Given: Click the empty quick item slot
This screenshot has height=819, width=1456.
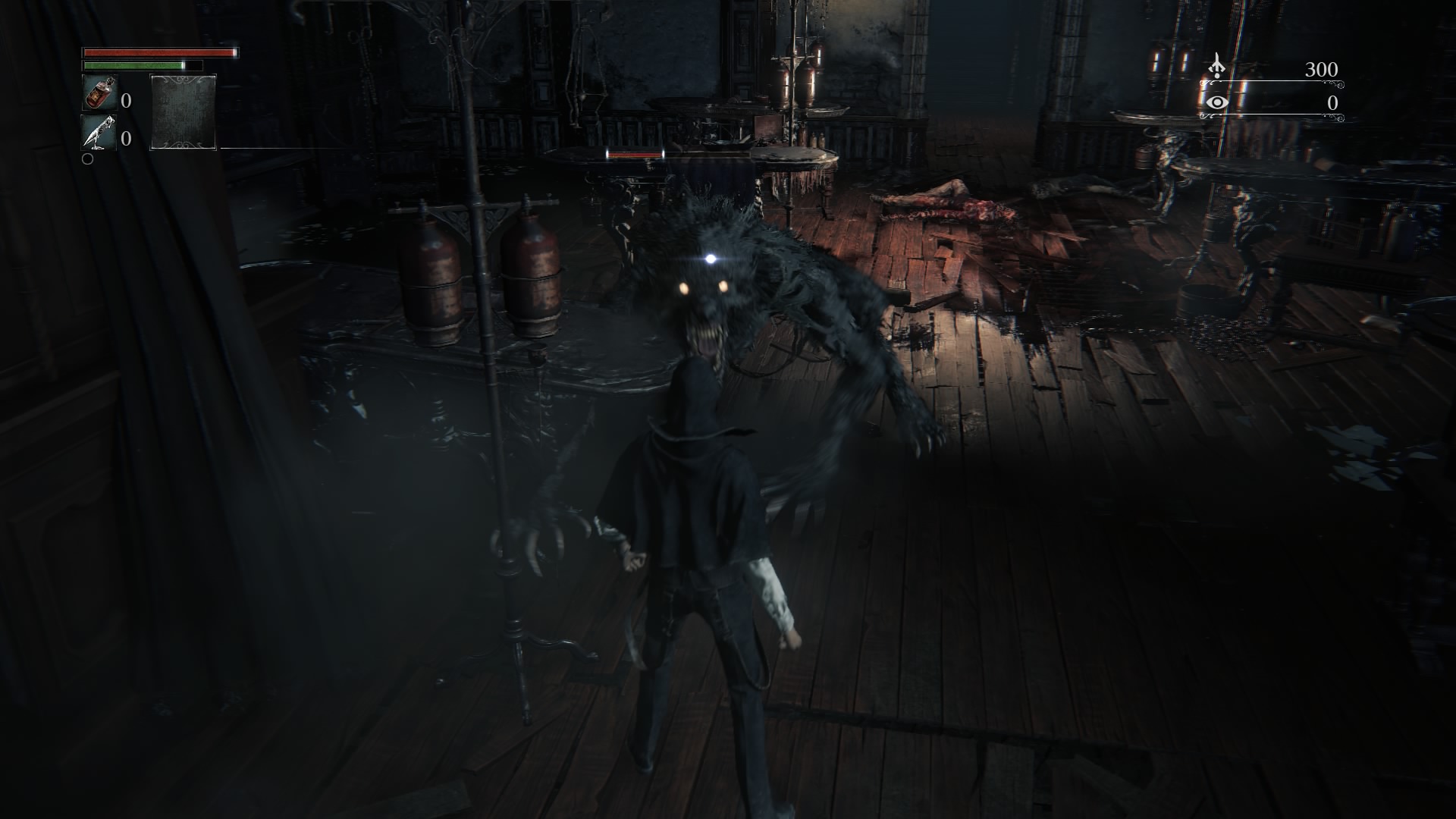Looking at the screenshot, I should tap(184, 112).
